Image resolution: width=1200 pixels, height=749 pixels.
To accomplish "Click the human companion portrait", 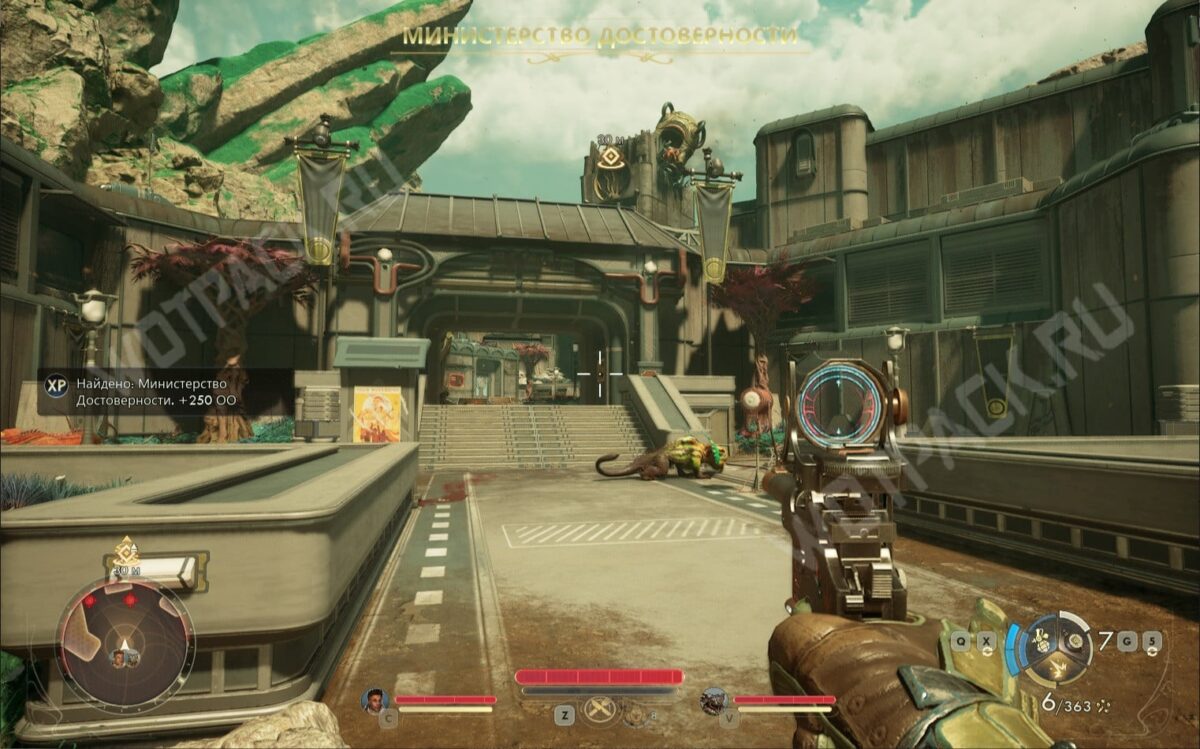I will pos(375,699).
